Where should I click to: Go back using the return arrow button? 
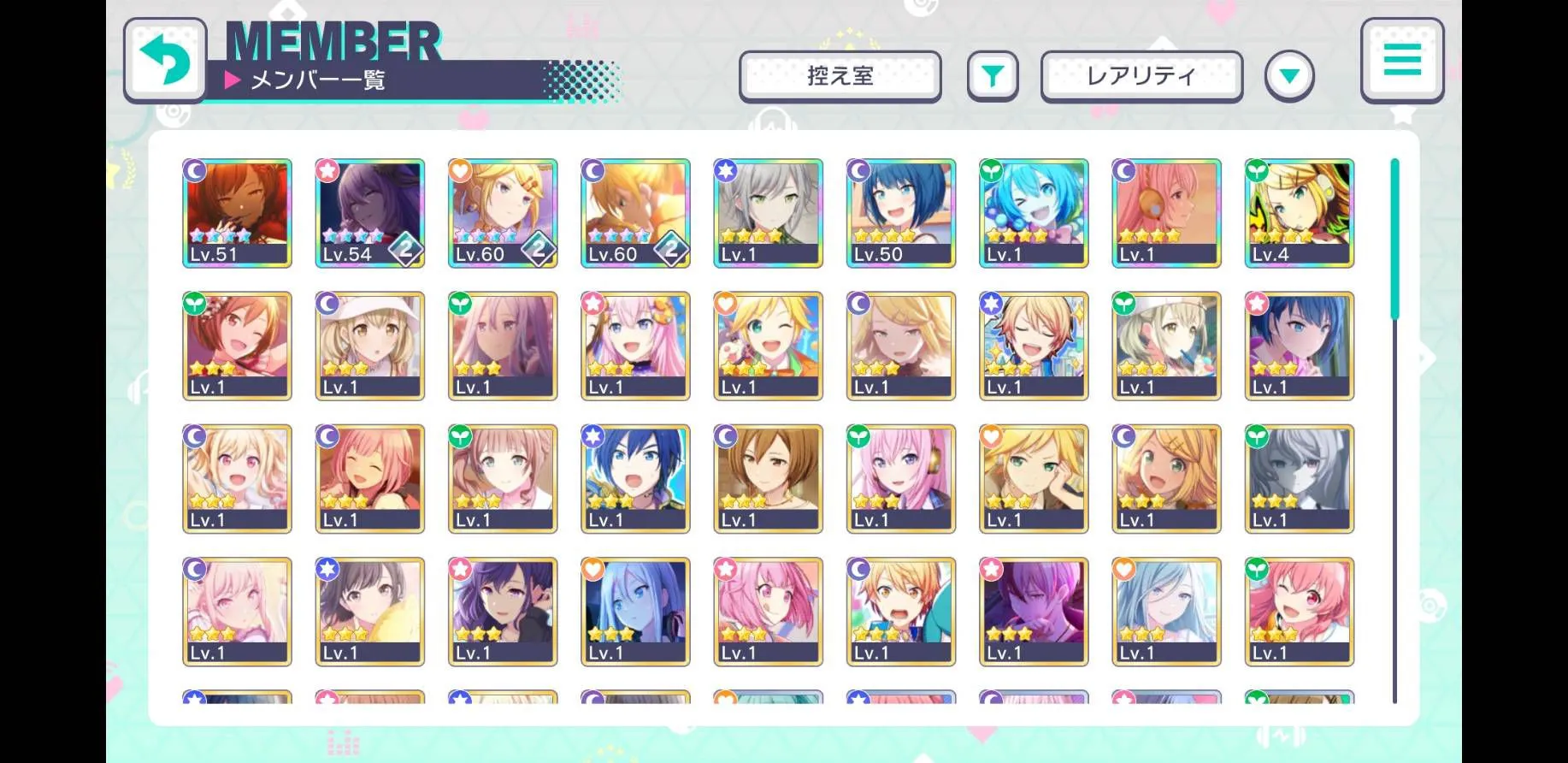click(x=165, y=60)
